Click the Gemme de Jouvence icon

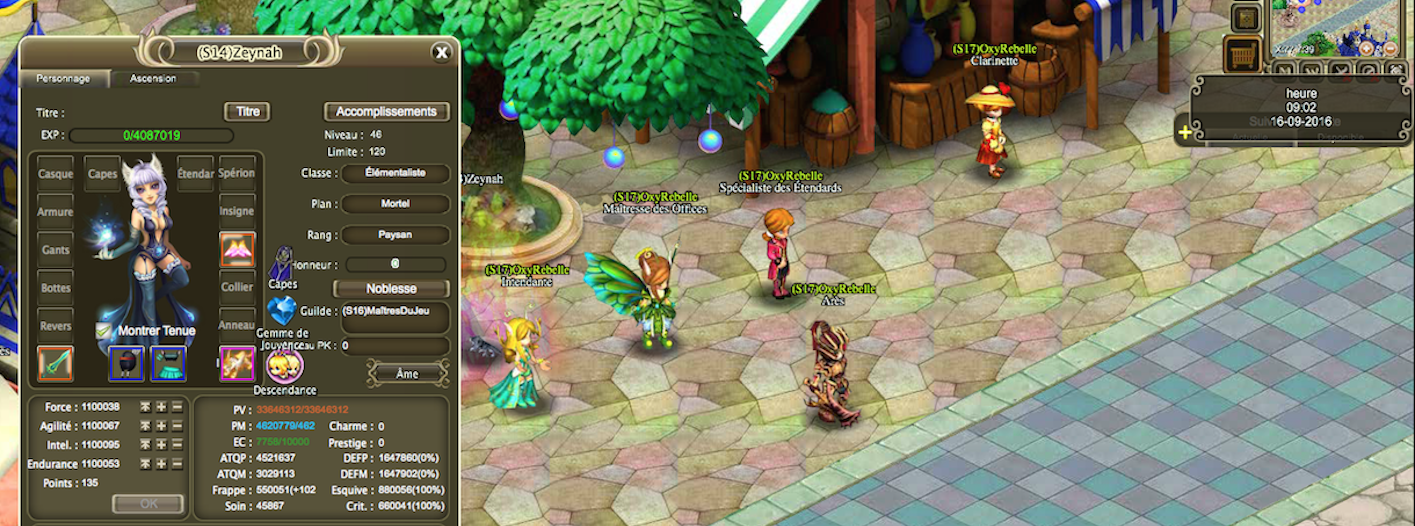[x=282, y=309]
